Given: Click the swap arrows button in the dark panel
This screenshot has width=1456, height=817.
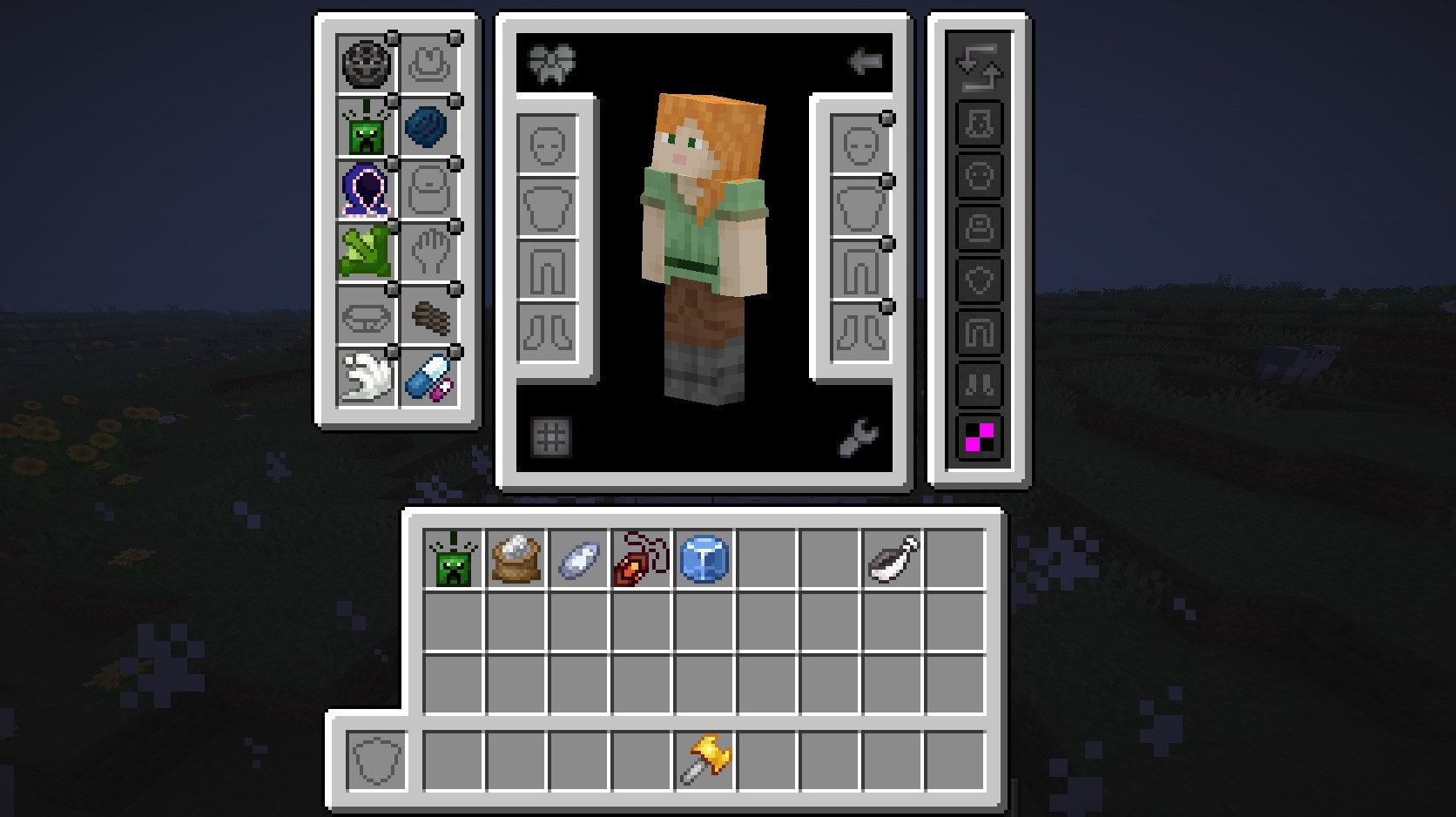Looking at the screenshot, I should click(980, 67).
